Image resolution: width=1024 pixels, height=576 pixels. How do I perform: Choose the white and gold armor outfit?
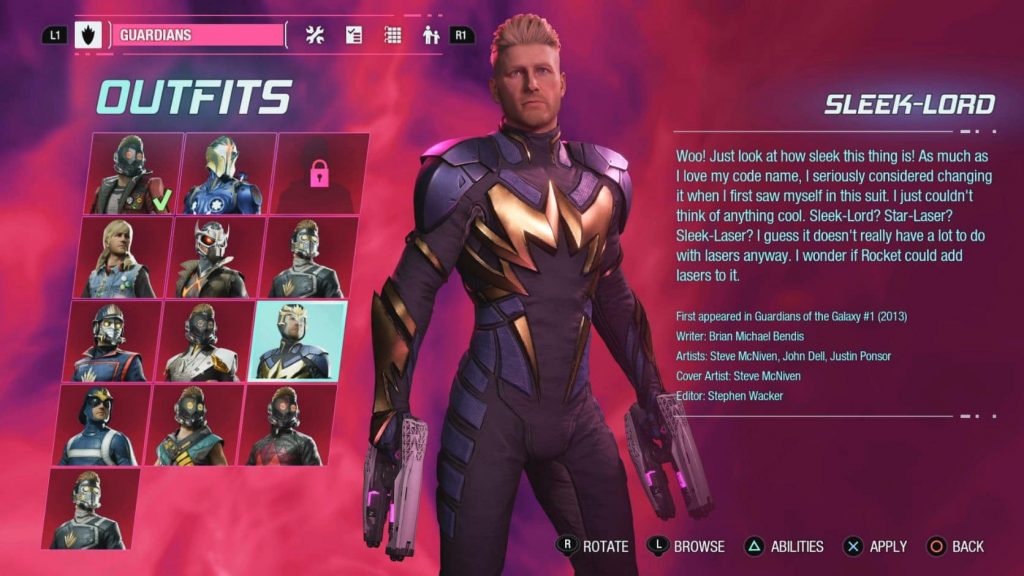tap(205, 342)
